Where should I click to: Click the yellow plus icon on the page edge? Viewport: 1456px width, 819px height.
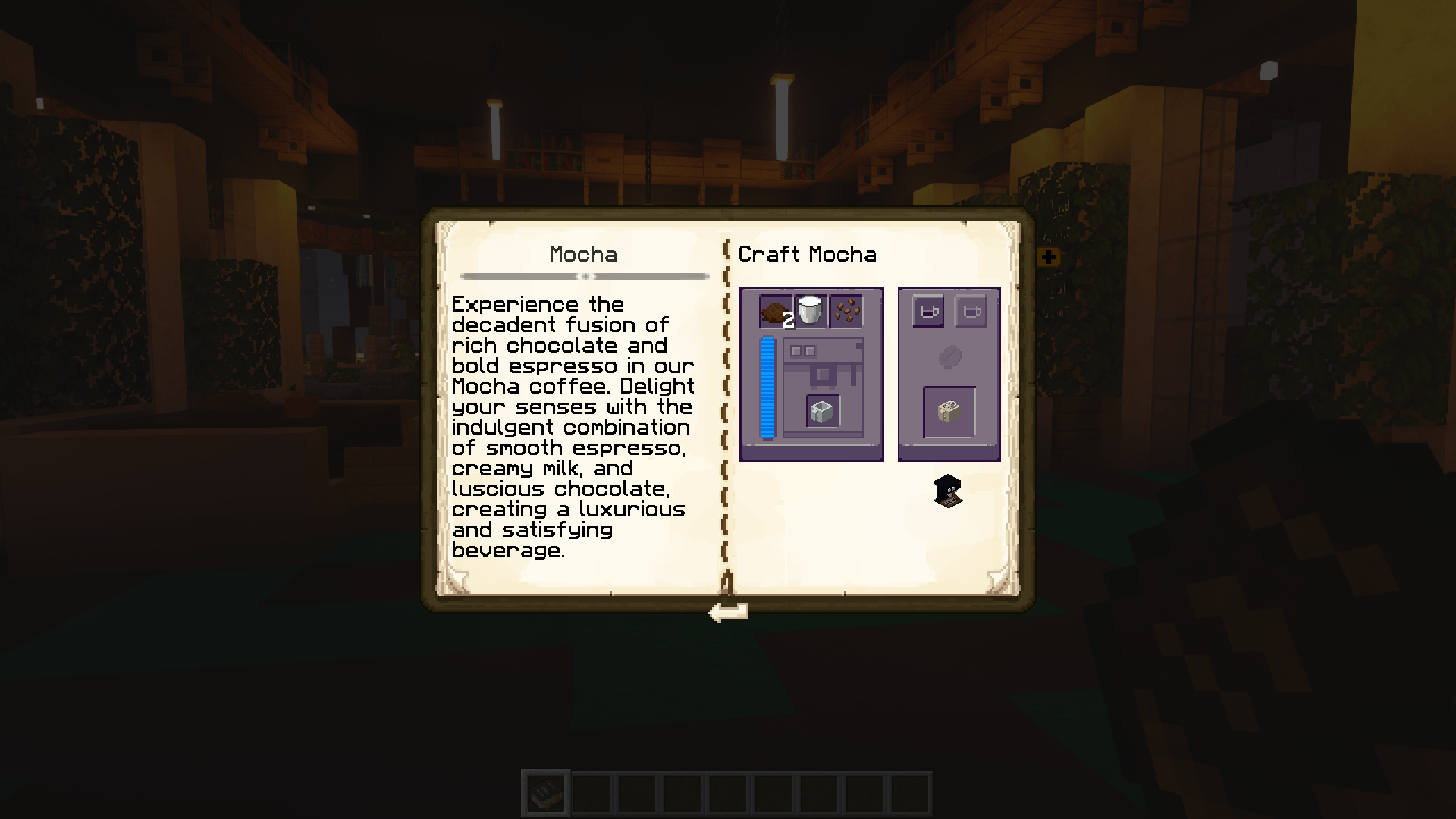(x=1050, y=256)
